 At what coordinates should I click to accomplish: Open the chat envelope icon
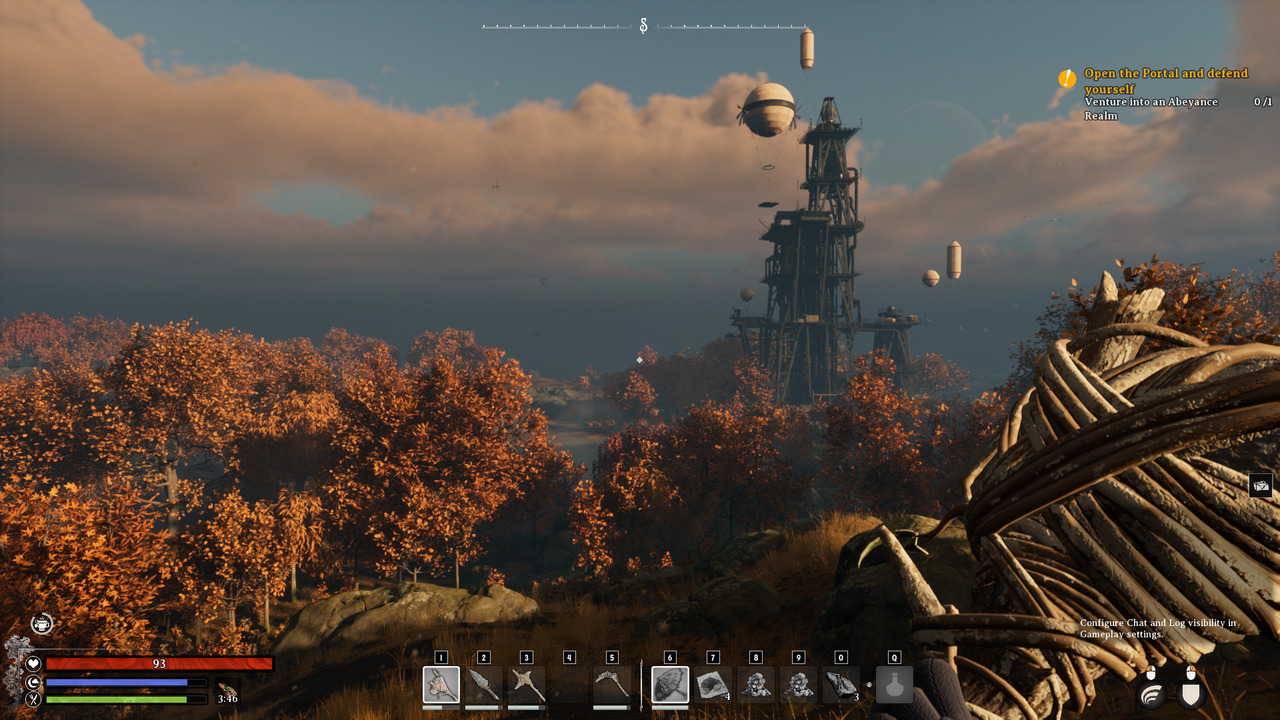(1260, 486)
